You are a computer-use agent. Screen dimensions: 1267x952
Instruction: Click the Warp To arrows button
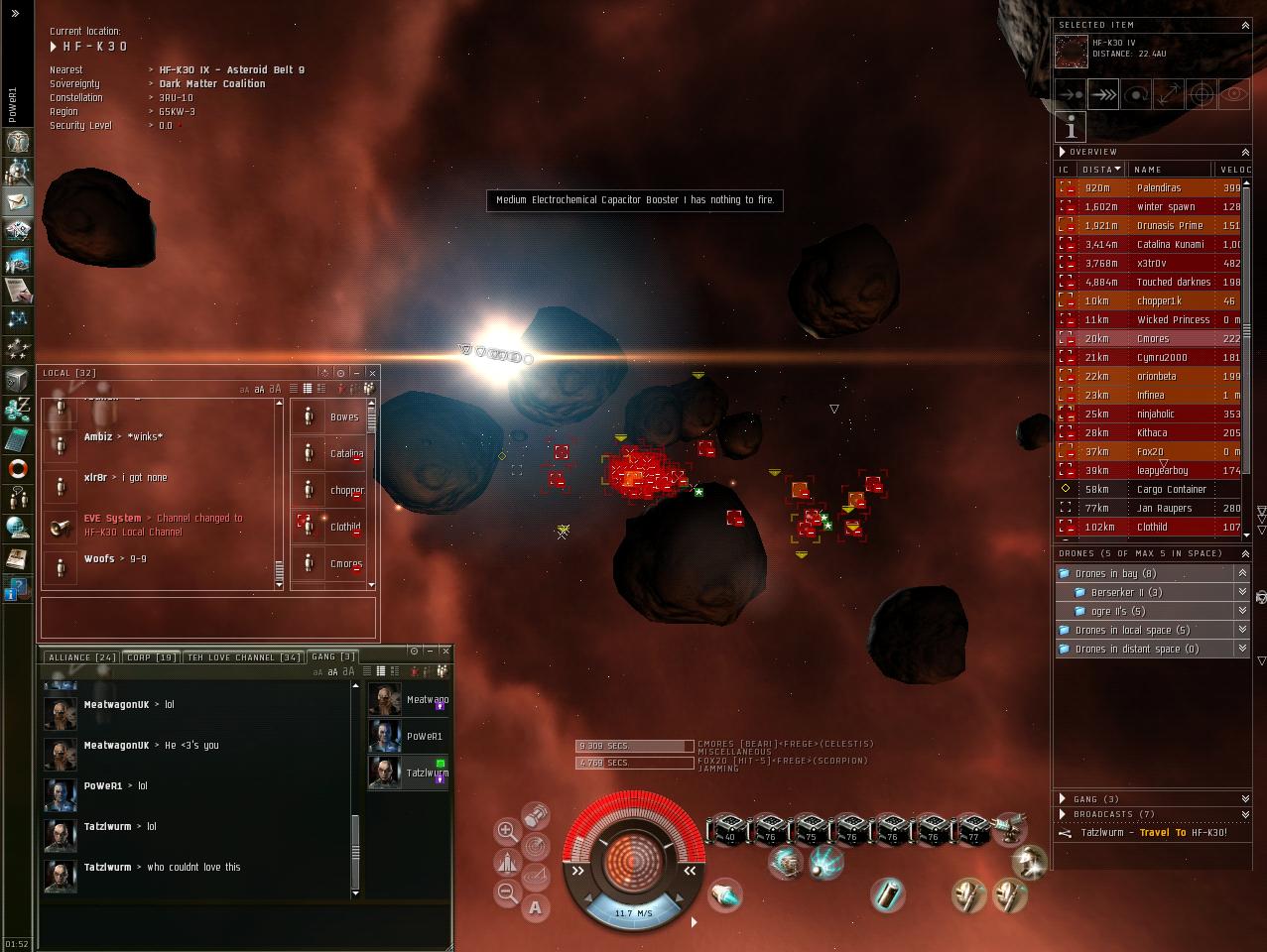pos(1103,95)
